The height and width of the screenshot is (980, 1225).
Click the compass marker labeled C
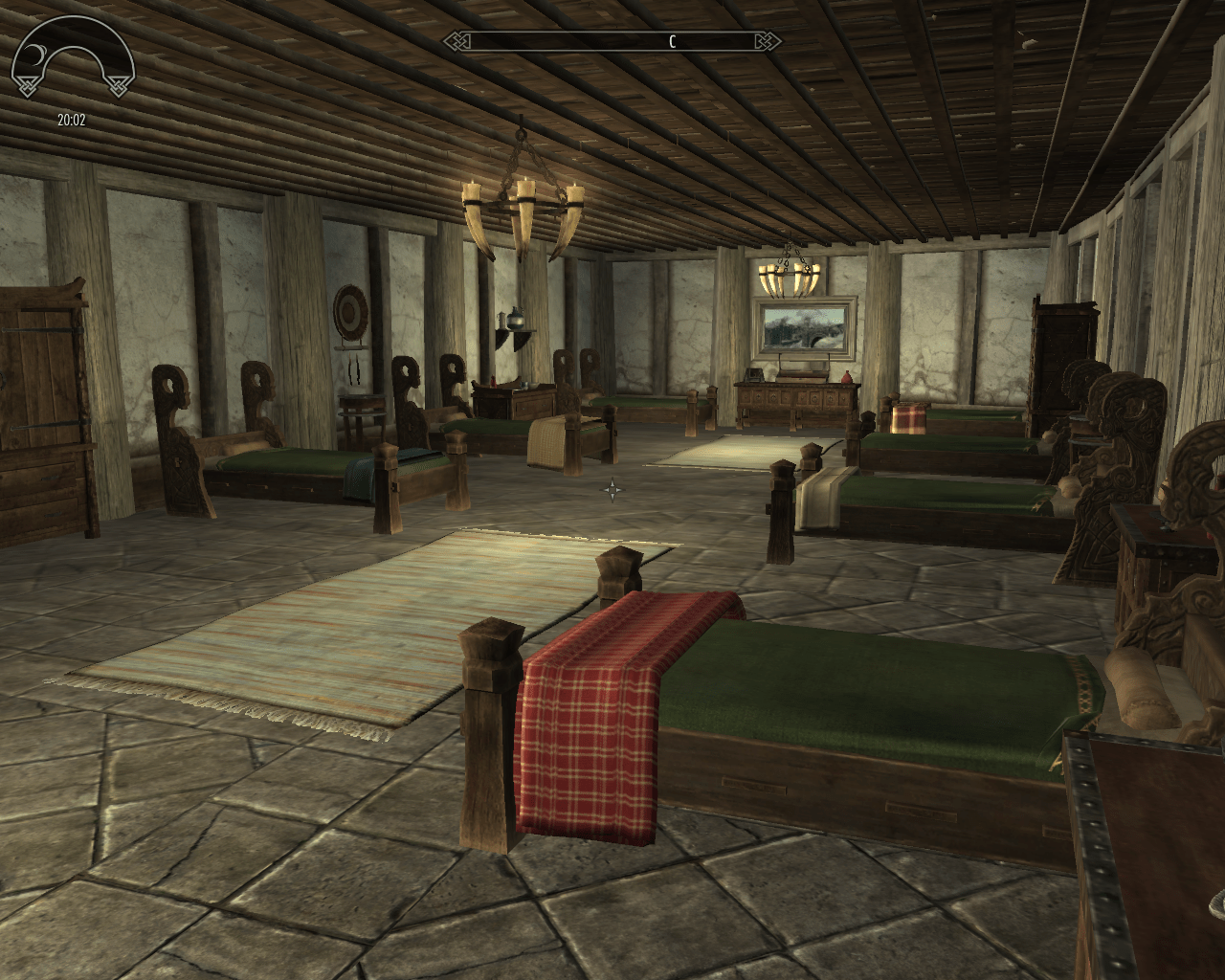[671, 41]
